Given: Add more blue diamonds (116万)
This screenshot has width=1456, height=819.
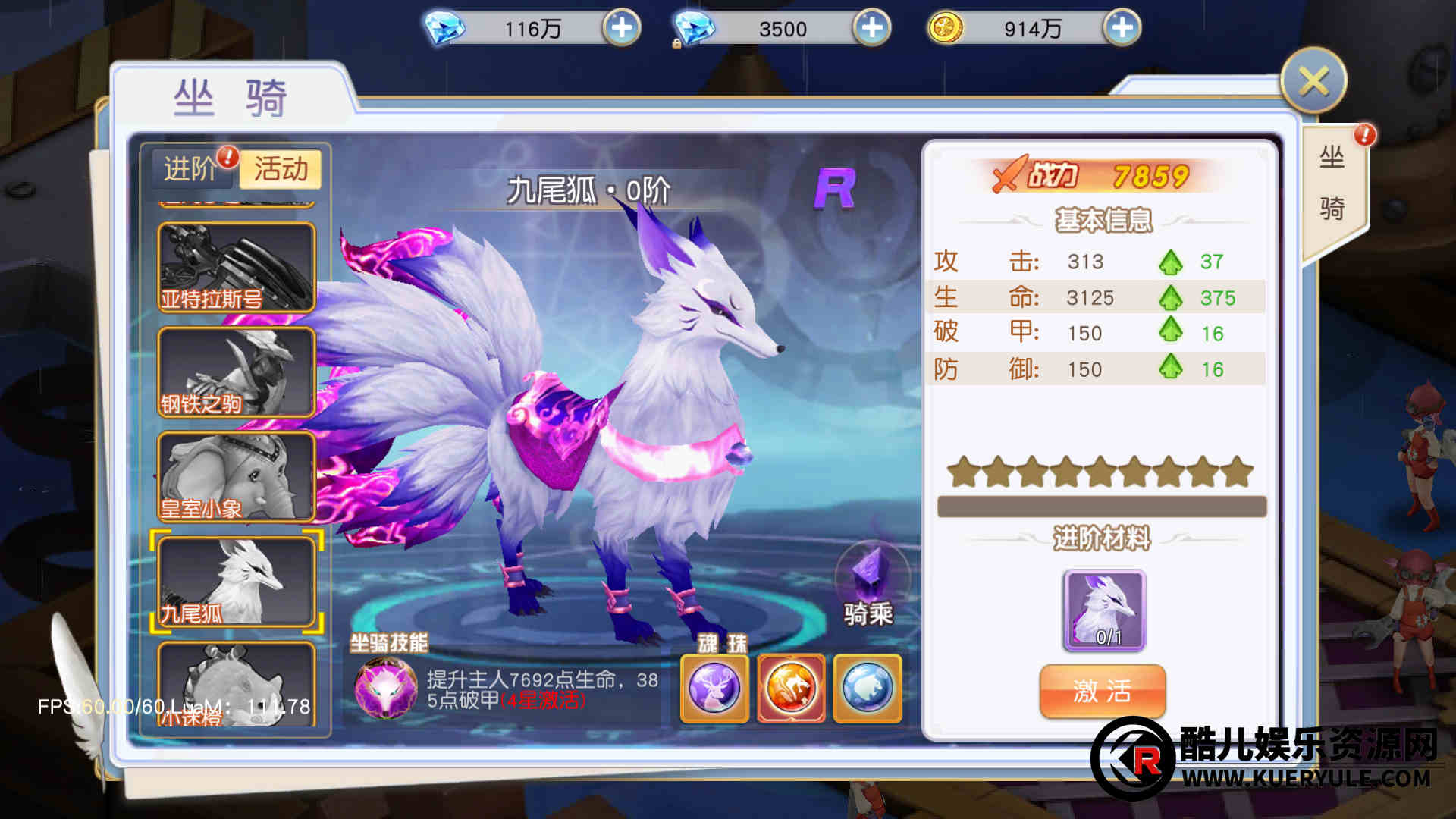Looking at the screenshot, I should click(x=622, y=29).
